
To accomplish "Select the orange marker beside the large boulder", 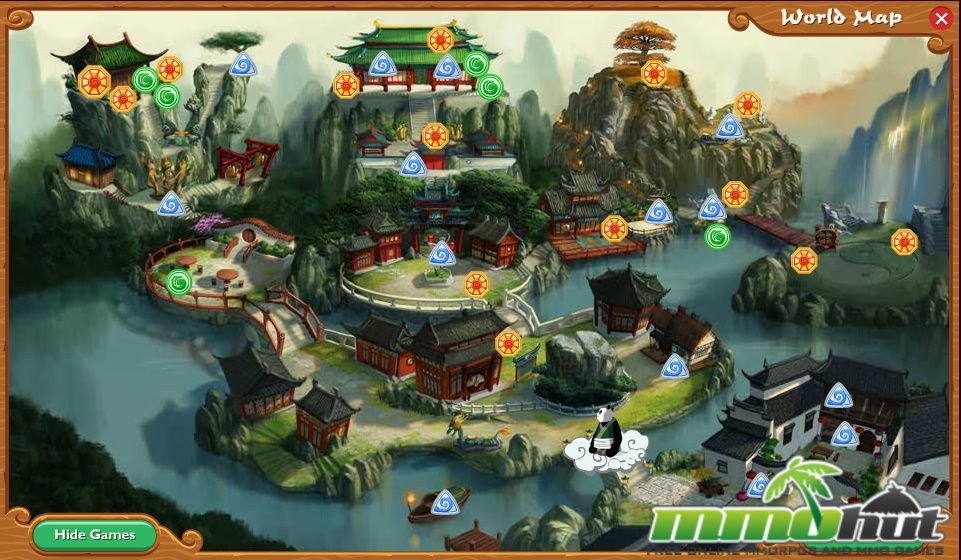I will point(509,343).
